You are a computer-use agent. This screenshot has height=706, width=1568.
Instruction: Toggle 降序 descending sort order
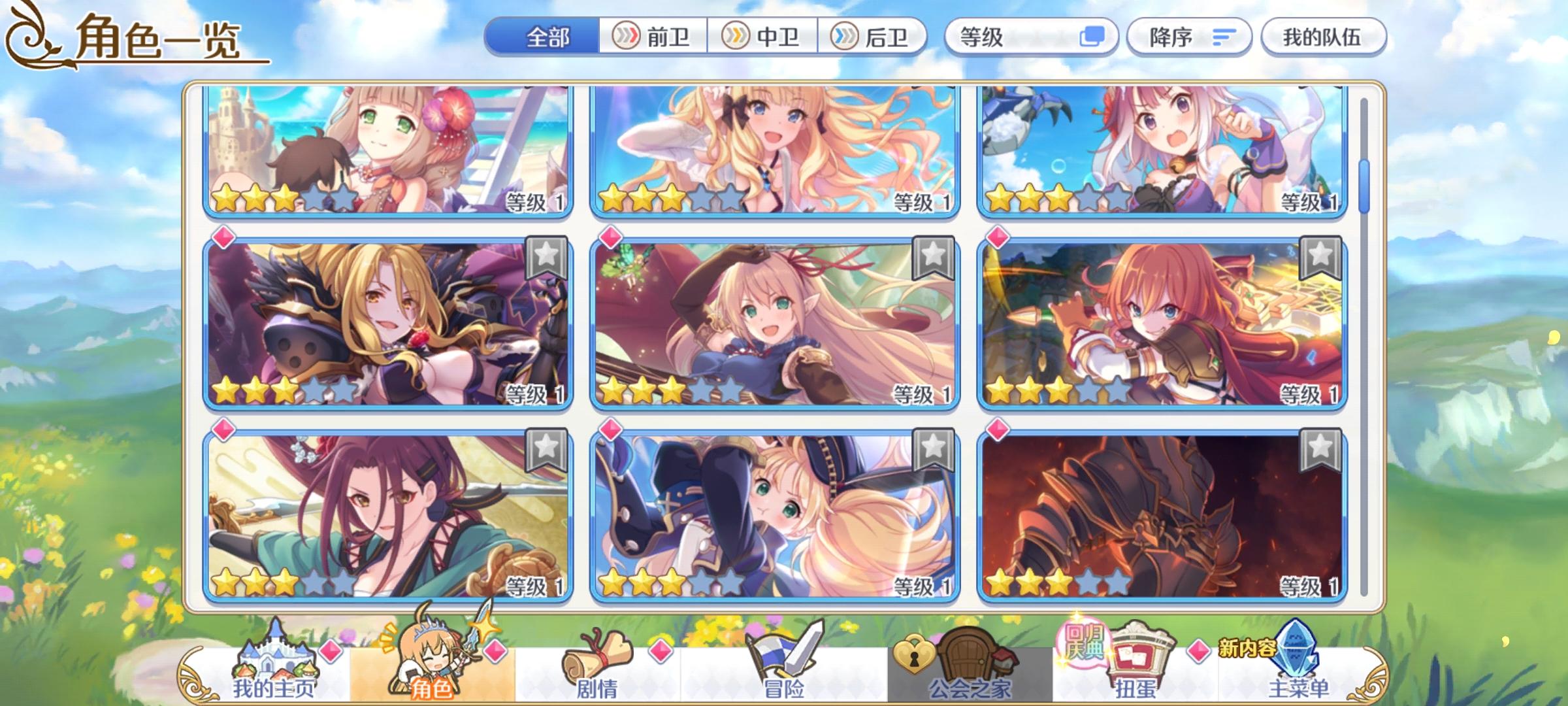(x=1188, y=37)
